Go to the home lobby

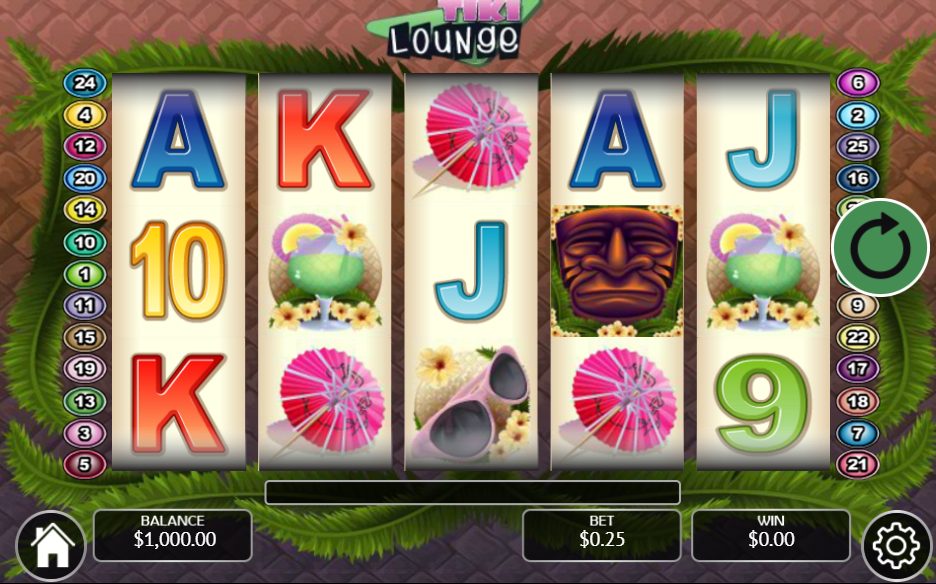point(50,545)
